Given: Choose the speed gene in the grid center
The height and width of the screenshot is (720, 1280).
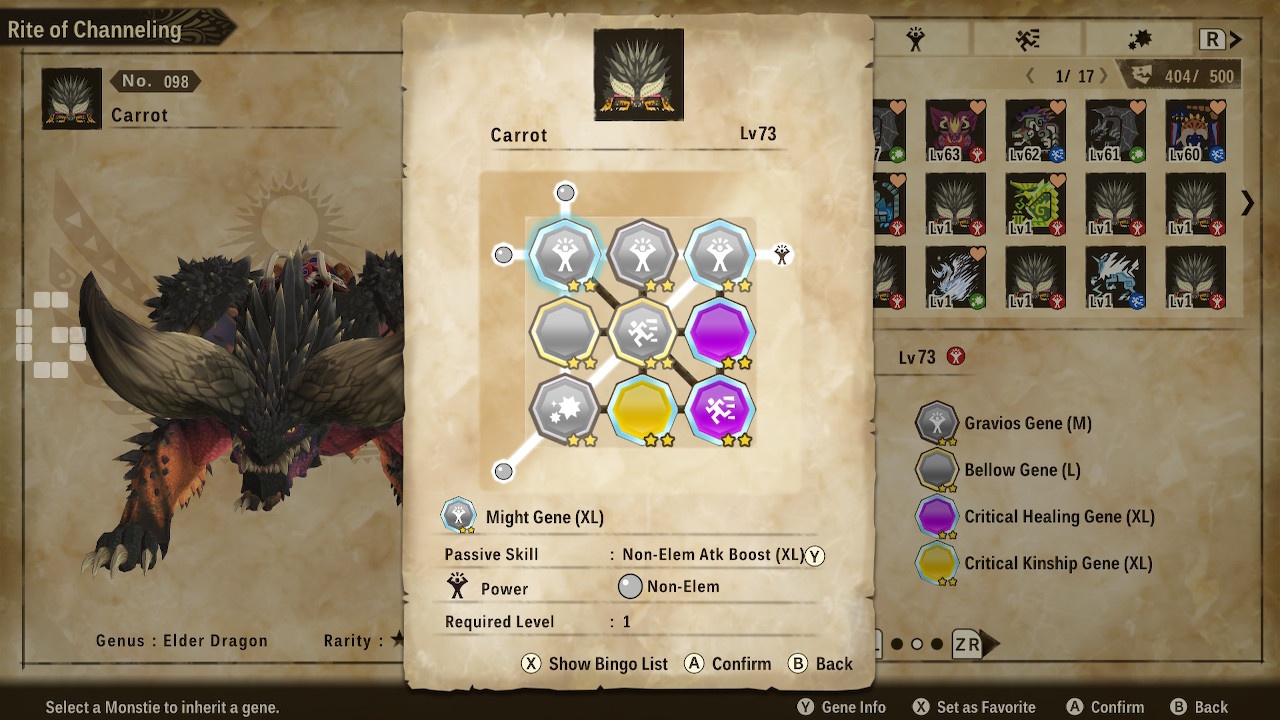Looking at the screenshot, I should coord(642,332).
